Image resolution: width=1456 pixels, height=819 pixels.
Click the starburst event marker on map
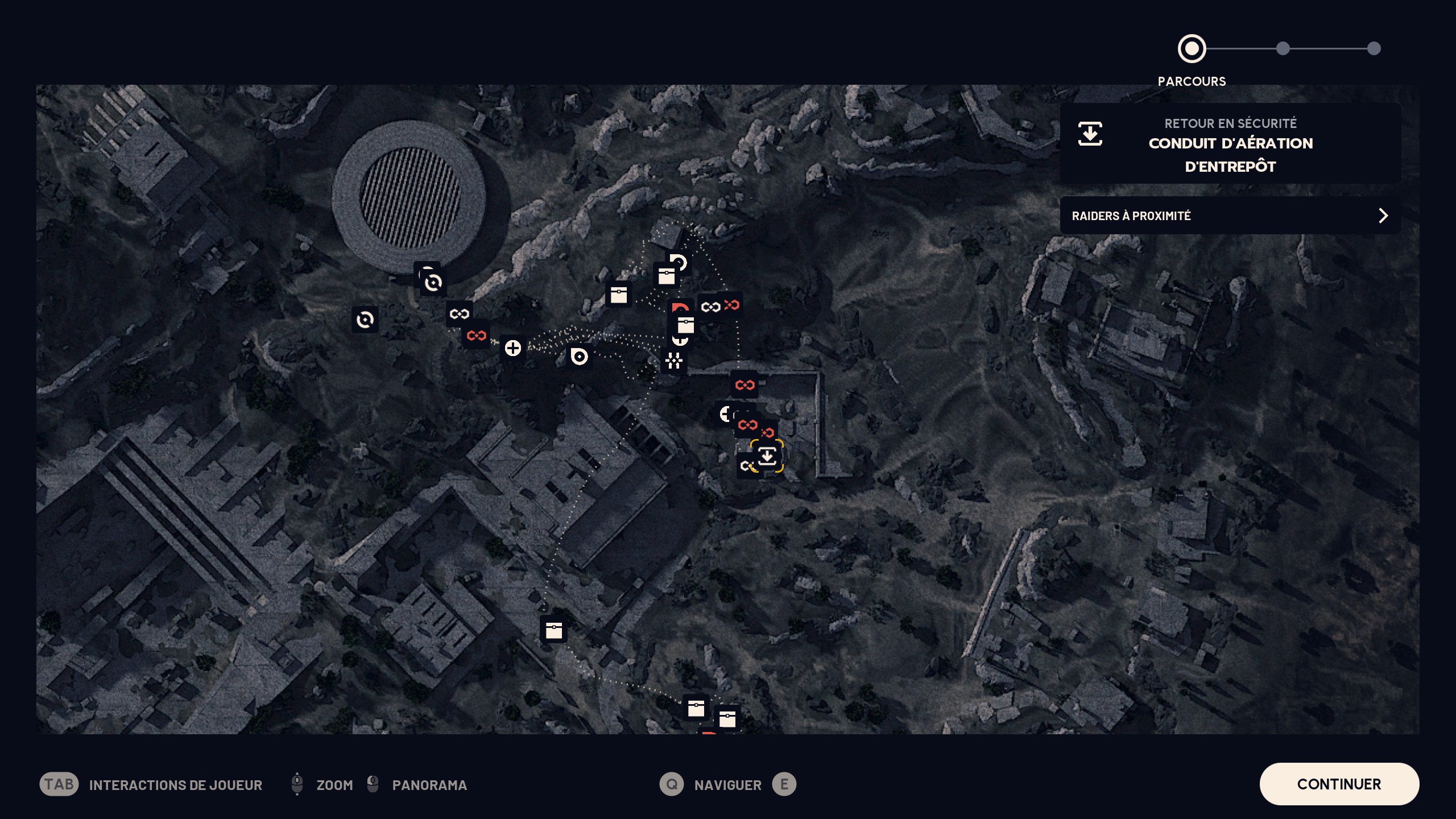tap(674, 361)
